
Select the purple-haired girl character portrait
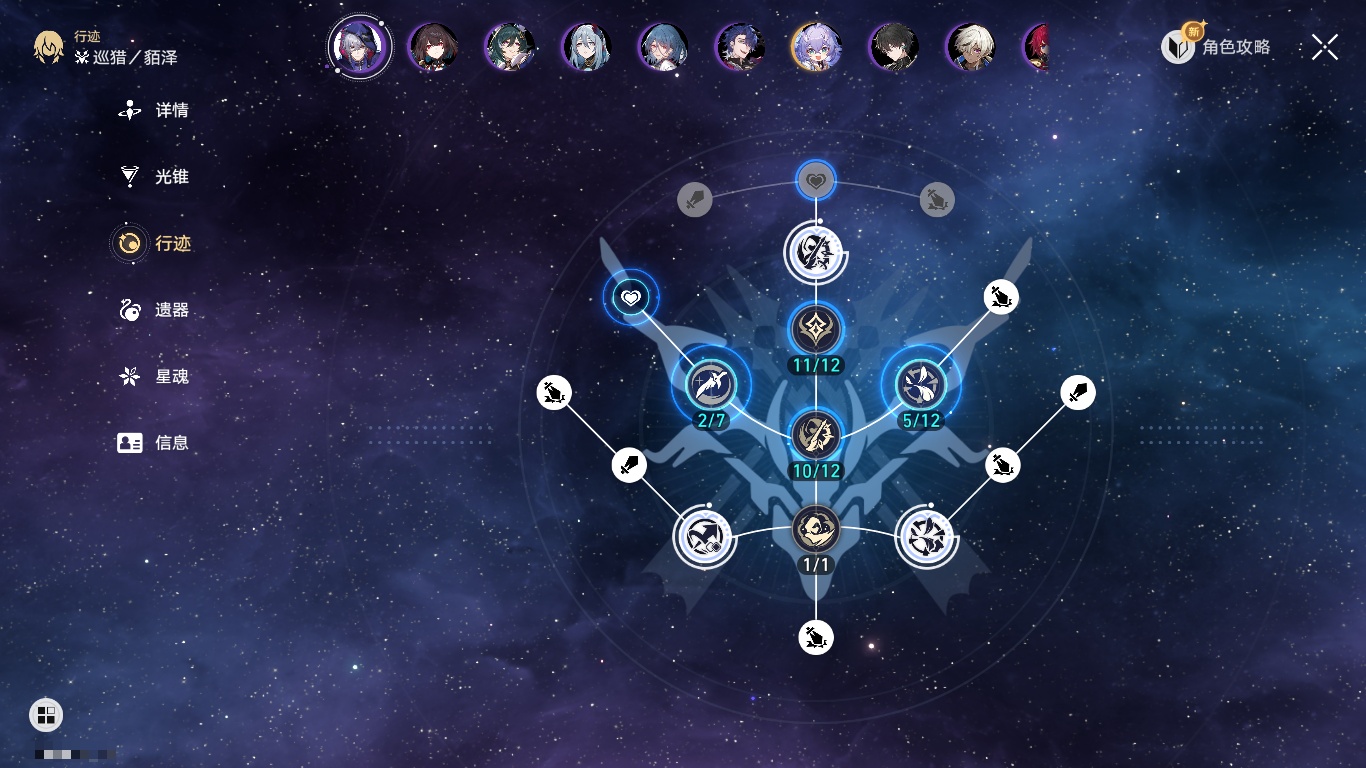[x=816, y=46]
